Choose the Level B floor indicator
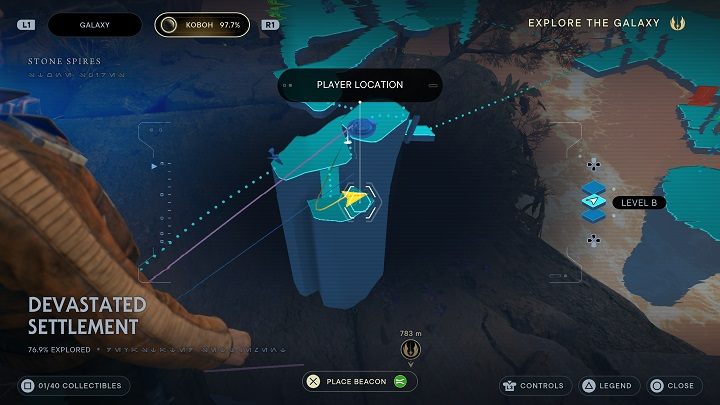This screenshot has width=720, height=405. [638, 202]
